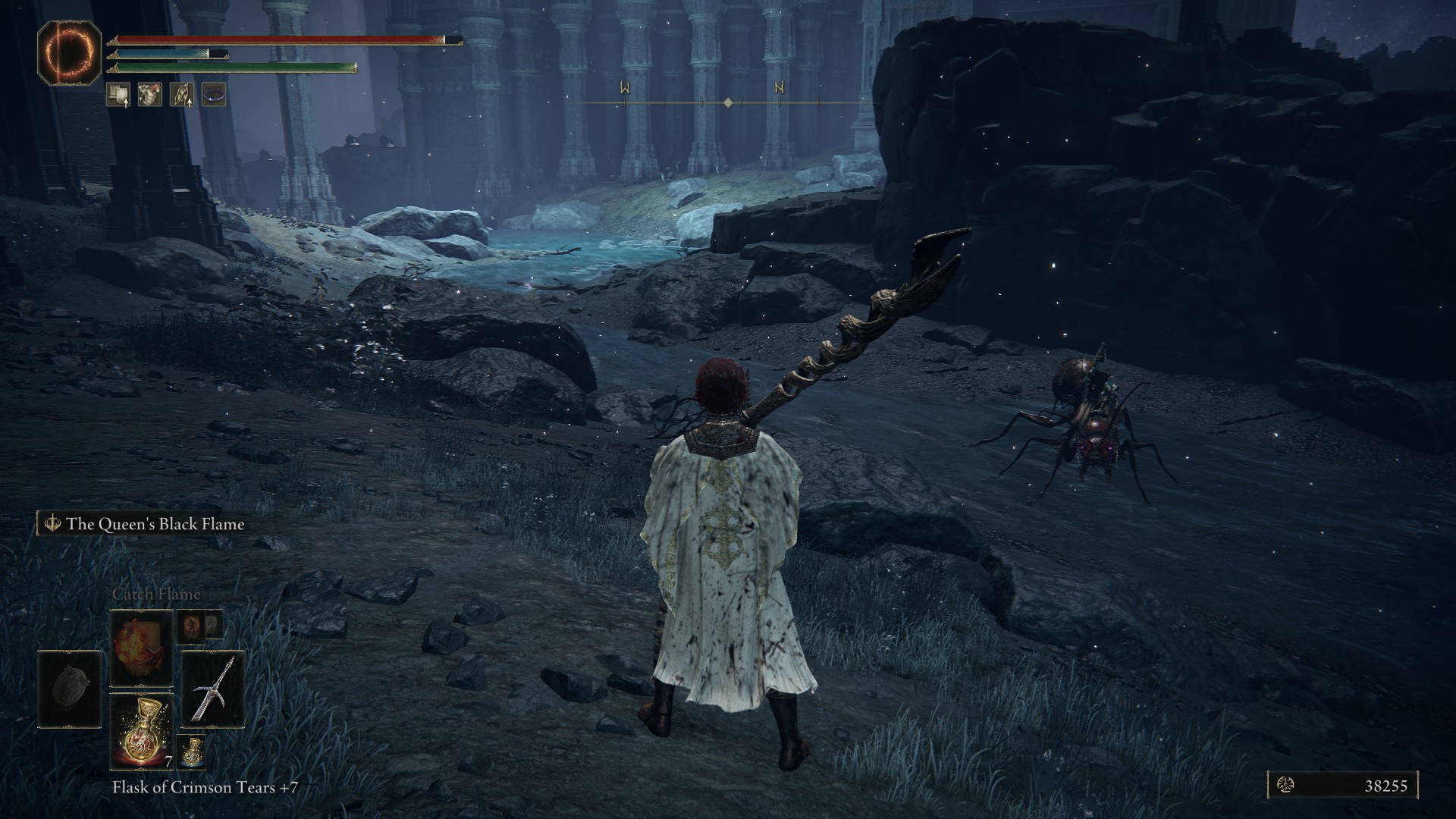Screen dimensions: 1456x819
Task: Click the right-hand sword weapon slot
Action: [213, 689]
